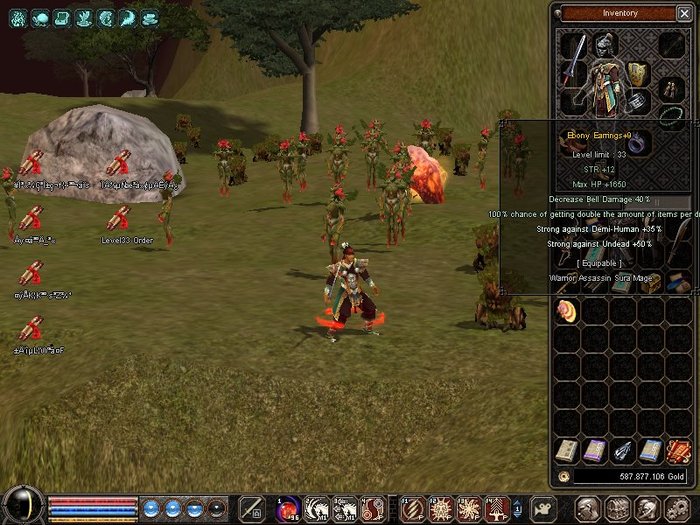Close the Inventory window
The width and height of the screenshot is (700, 525).
[686, 13]
